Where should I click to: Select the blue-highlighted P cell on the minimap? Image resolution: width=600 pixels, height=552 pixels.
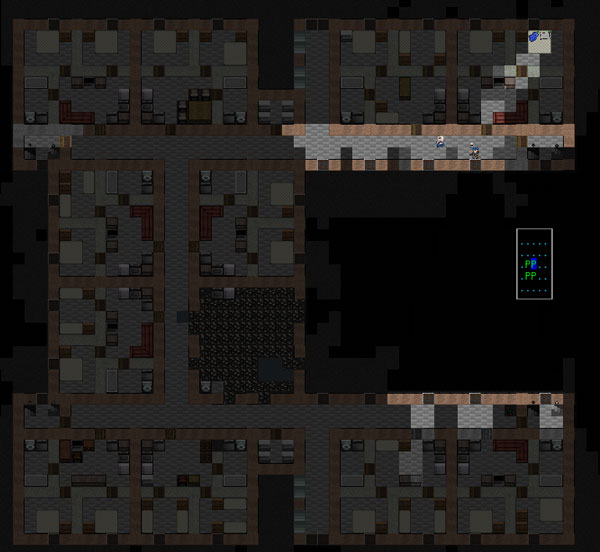click(535, 265)
